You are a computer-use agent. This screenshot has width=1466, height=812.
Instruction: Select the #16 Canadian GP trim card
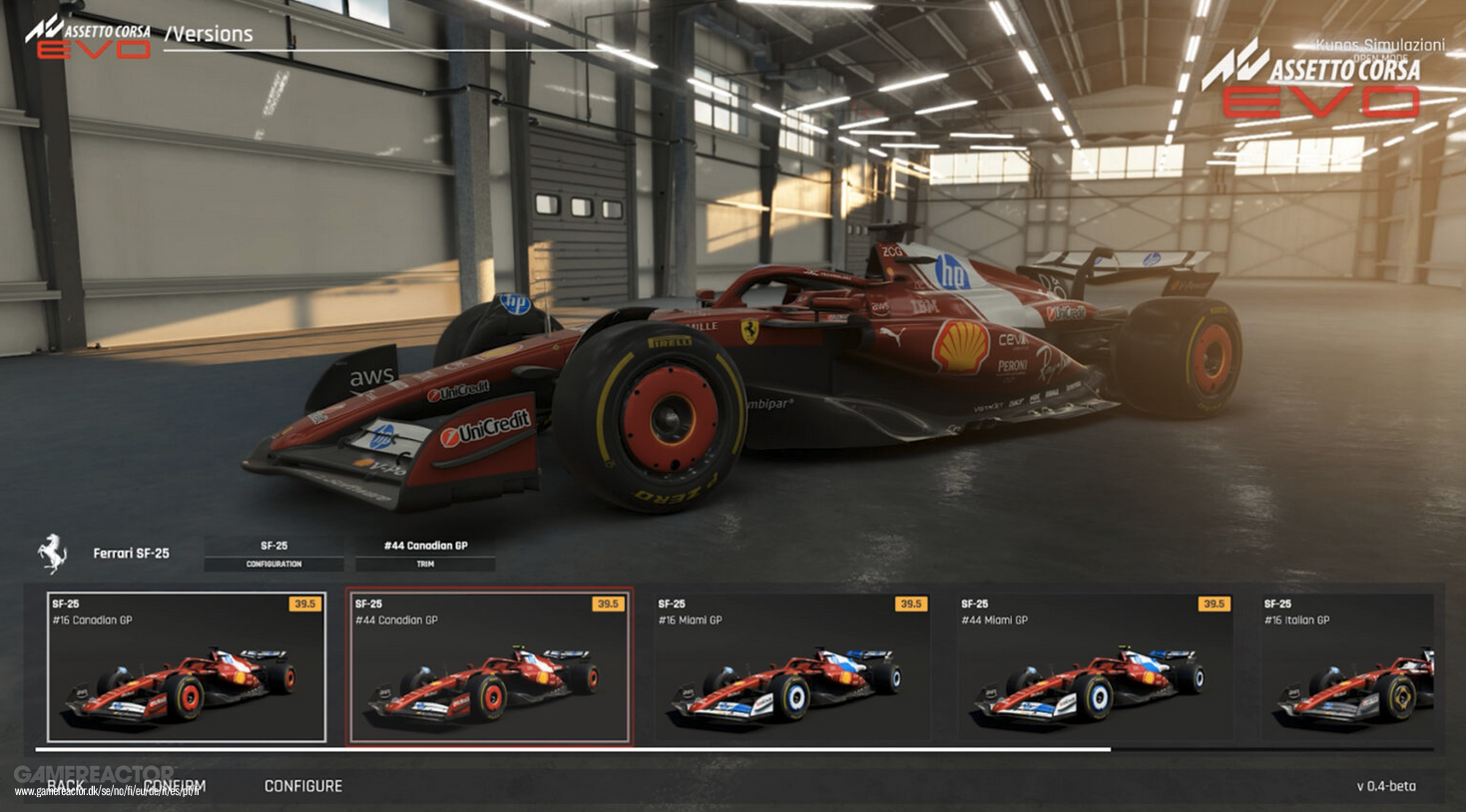pyautogui.click(x=186, y=668)
